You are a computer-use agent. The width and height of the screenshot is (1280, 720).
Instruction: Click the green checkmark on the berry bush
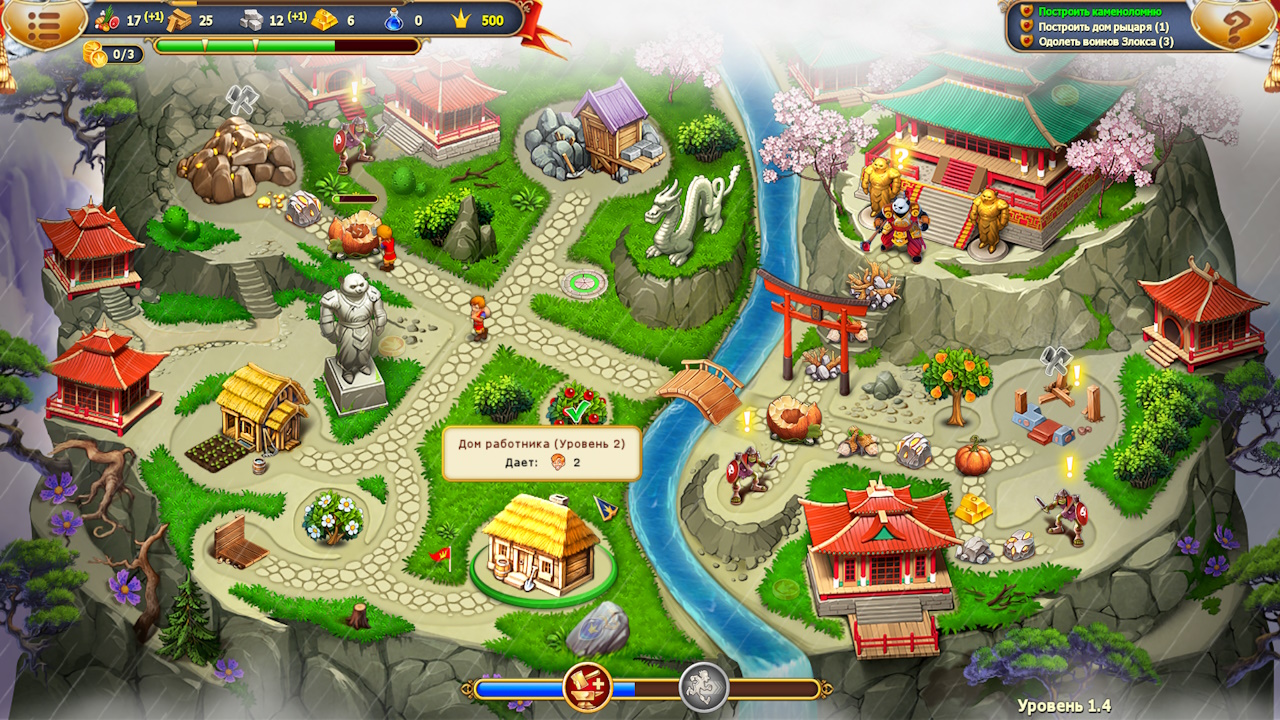[x=576, y=410]
